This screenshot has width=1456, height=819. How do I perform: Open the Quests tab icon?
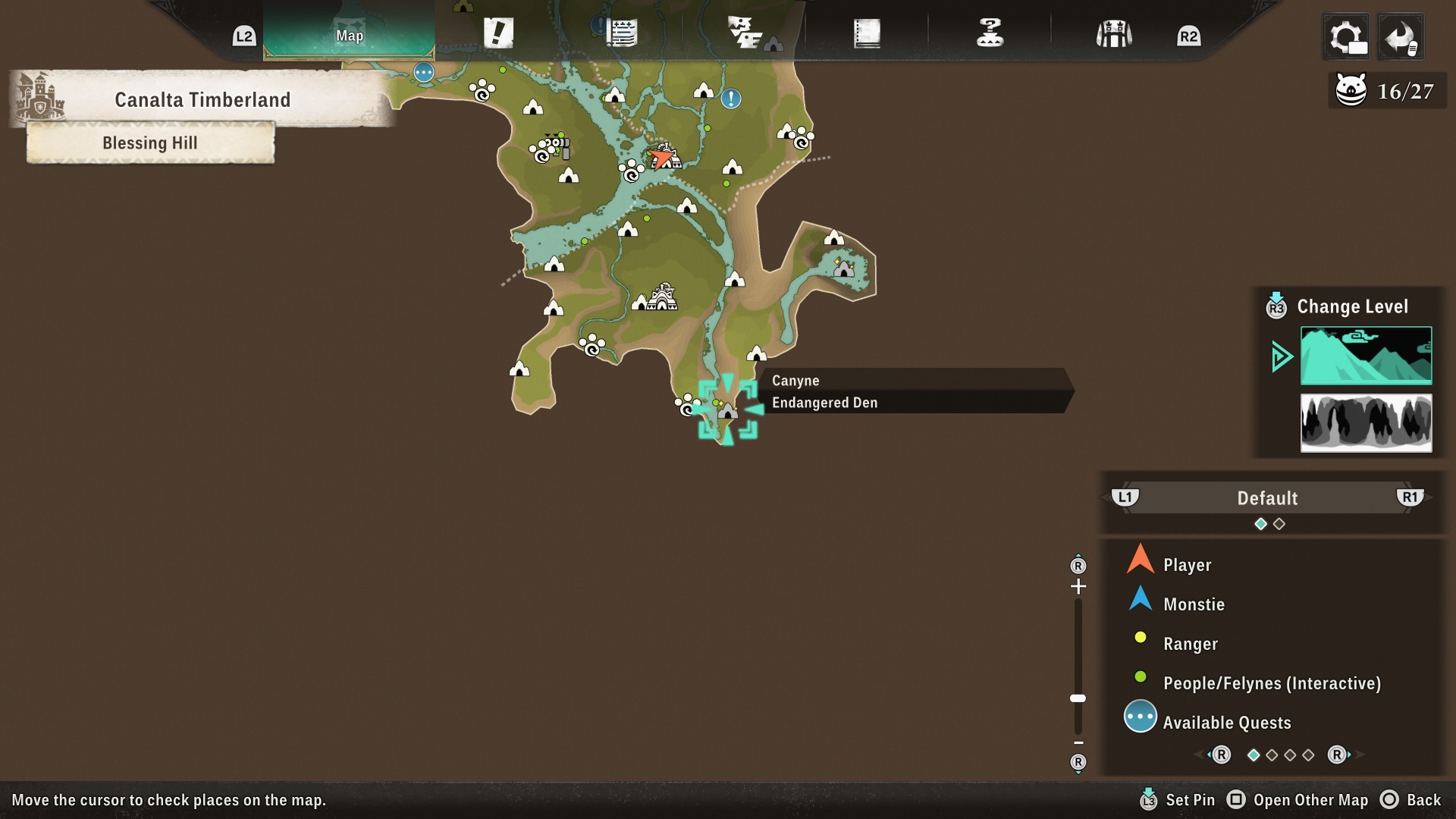[498, 32]
